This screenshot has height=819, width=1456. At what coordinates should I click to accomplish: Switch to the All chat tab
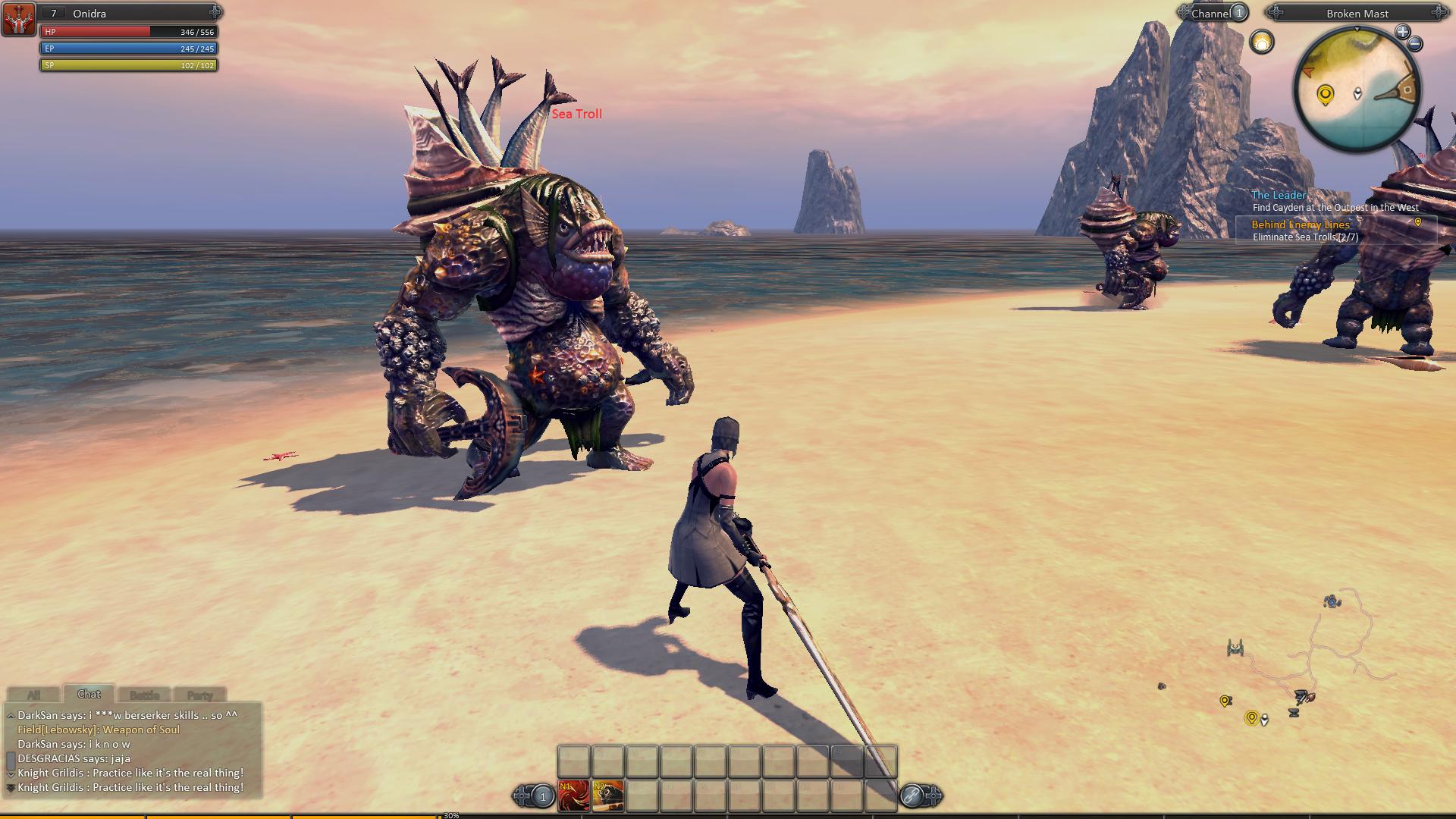pos(33,695)
